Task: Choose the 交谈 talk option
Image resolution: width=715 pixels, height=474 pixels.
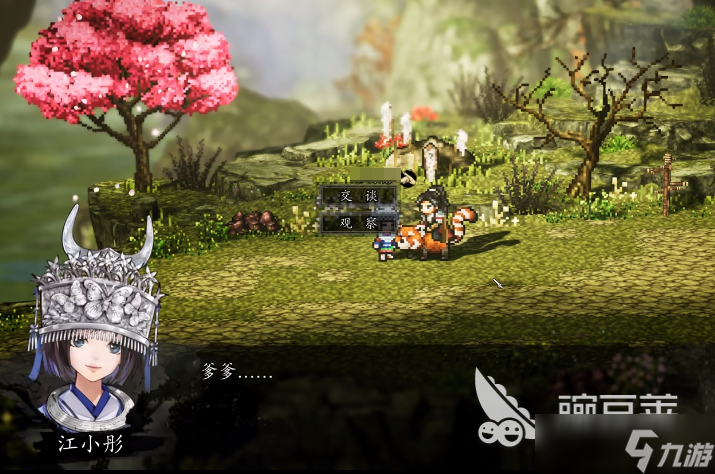Action: click(359, 196)
